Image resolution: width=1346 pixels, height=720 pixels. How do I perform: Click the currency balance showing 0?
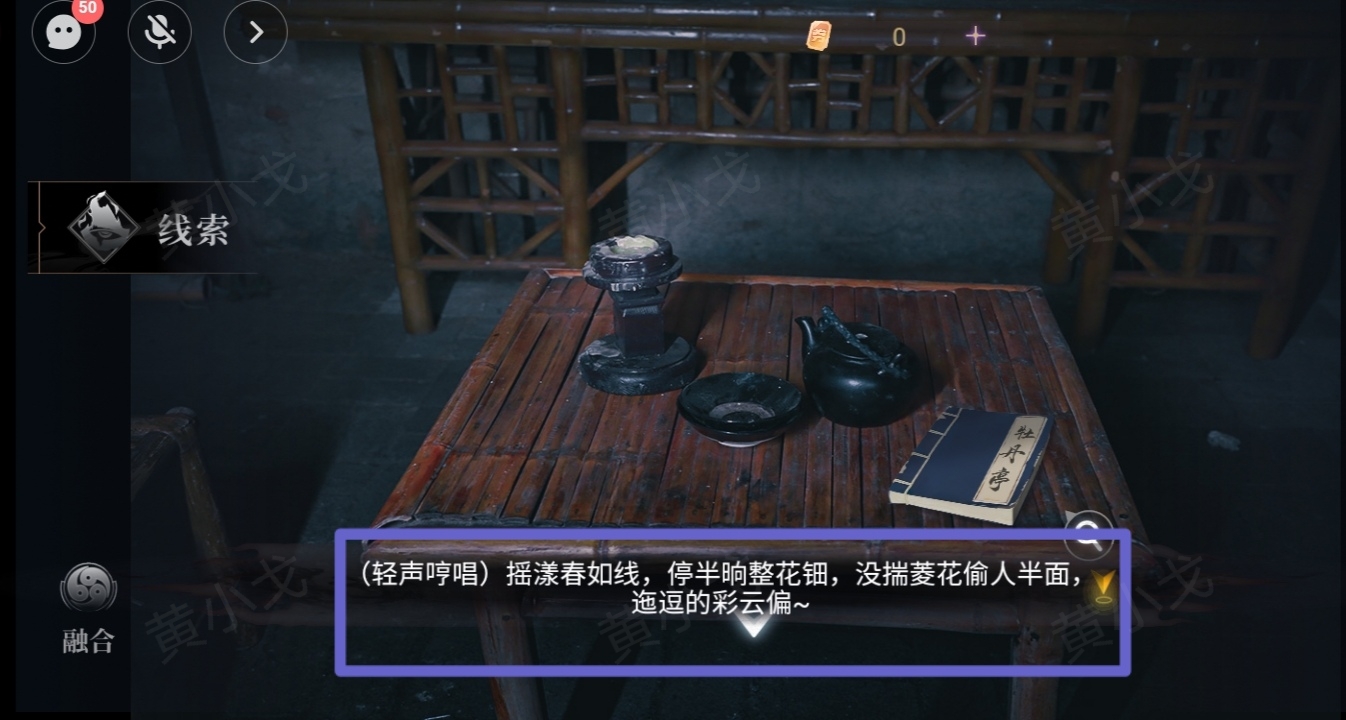coord(897,36)
